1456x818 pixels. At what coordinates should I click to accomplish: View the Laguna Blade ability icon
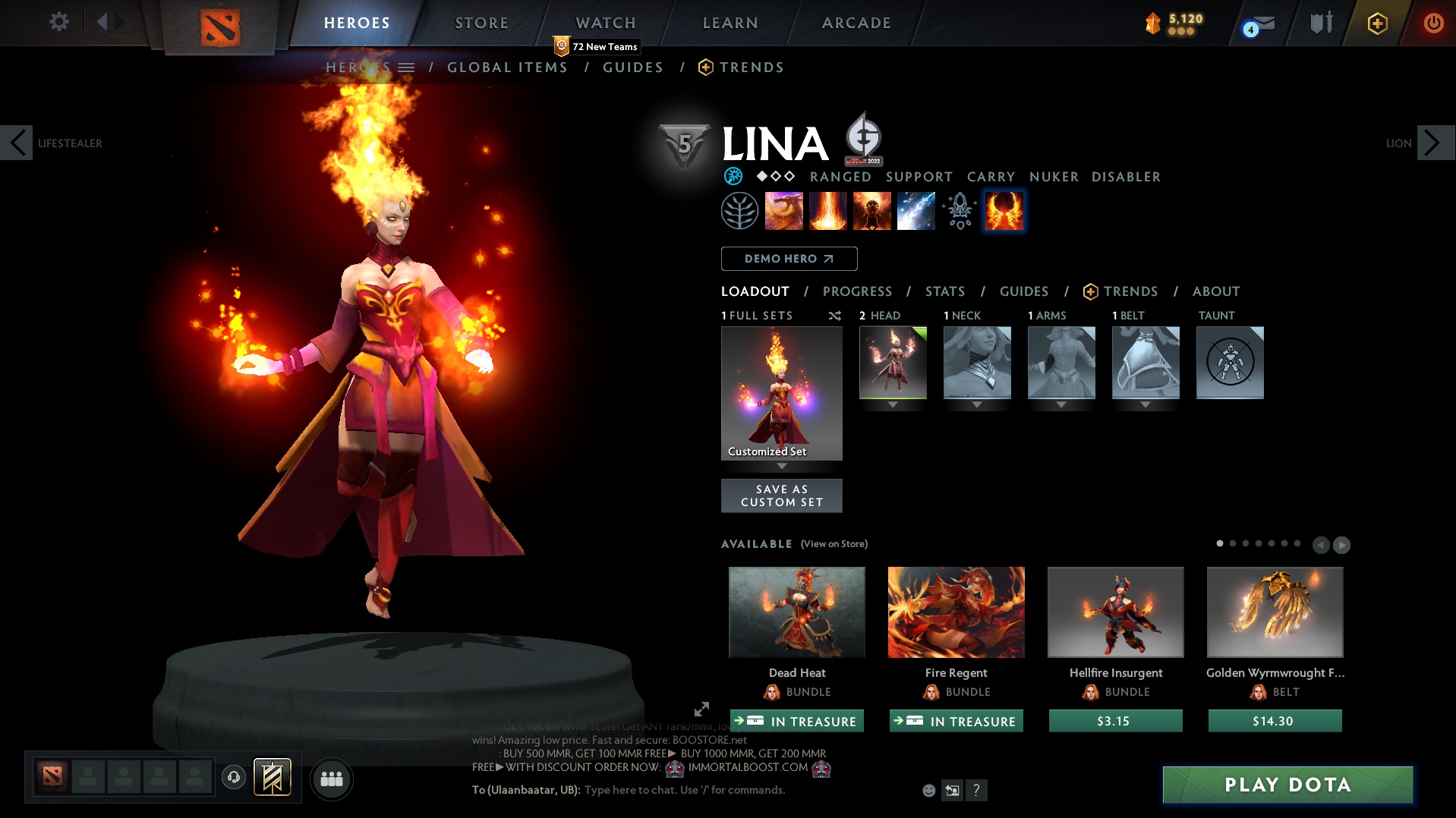point(916,211)
